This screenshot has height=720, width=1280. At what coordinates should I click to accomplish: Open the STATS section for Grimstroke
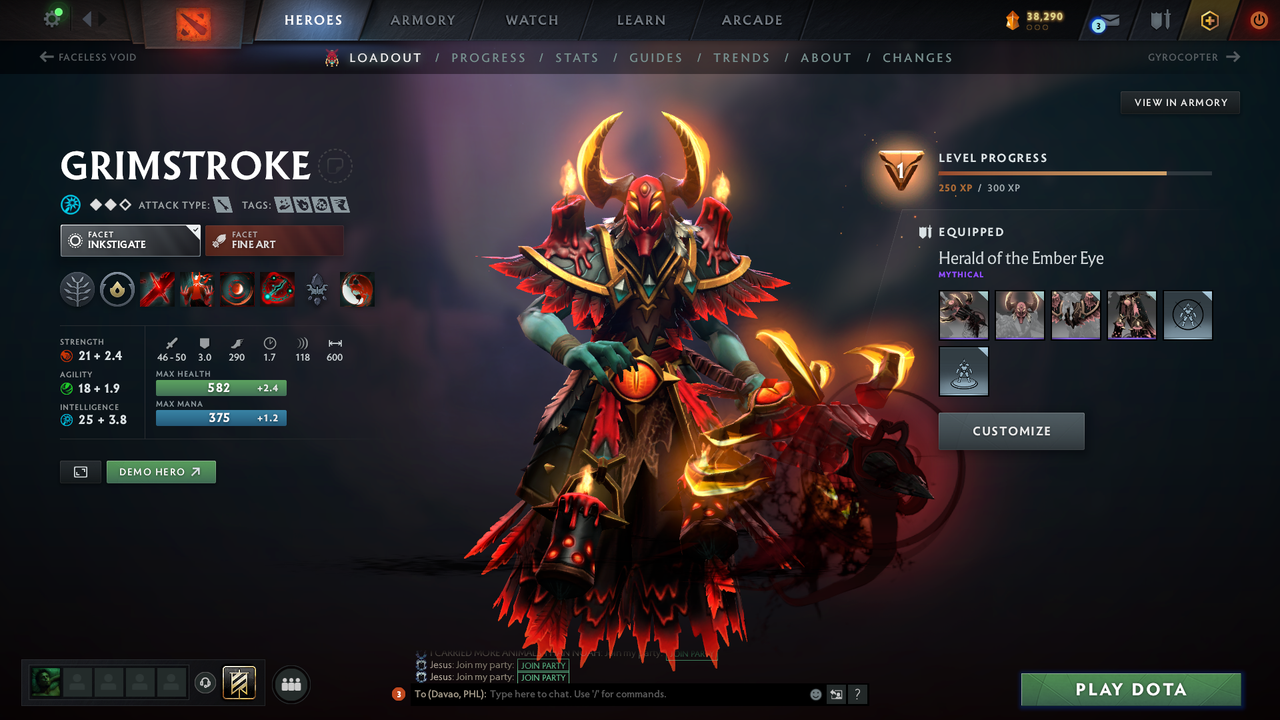click(x=577, y=57)
